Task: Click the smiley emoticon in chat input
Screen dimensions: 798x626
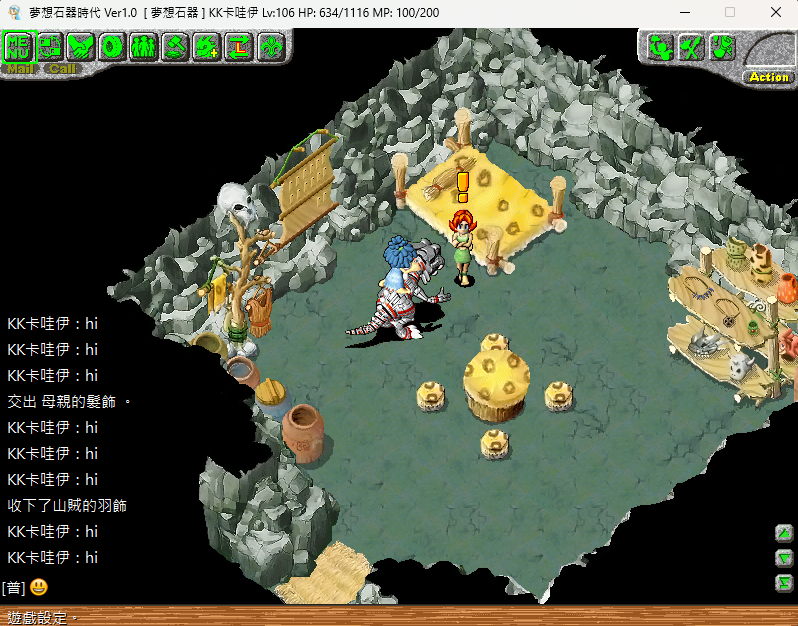Action: click(x=39, y=587)
